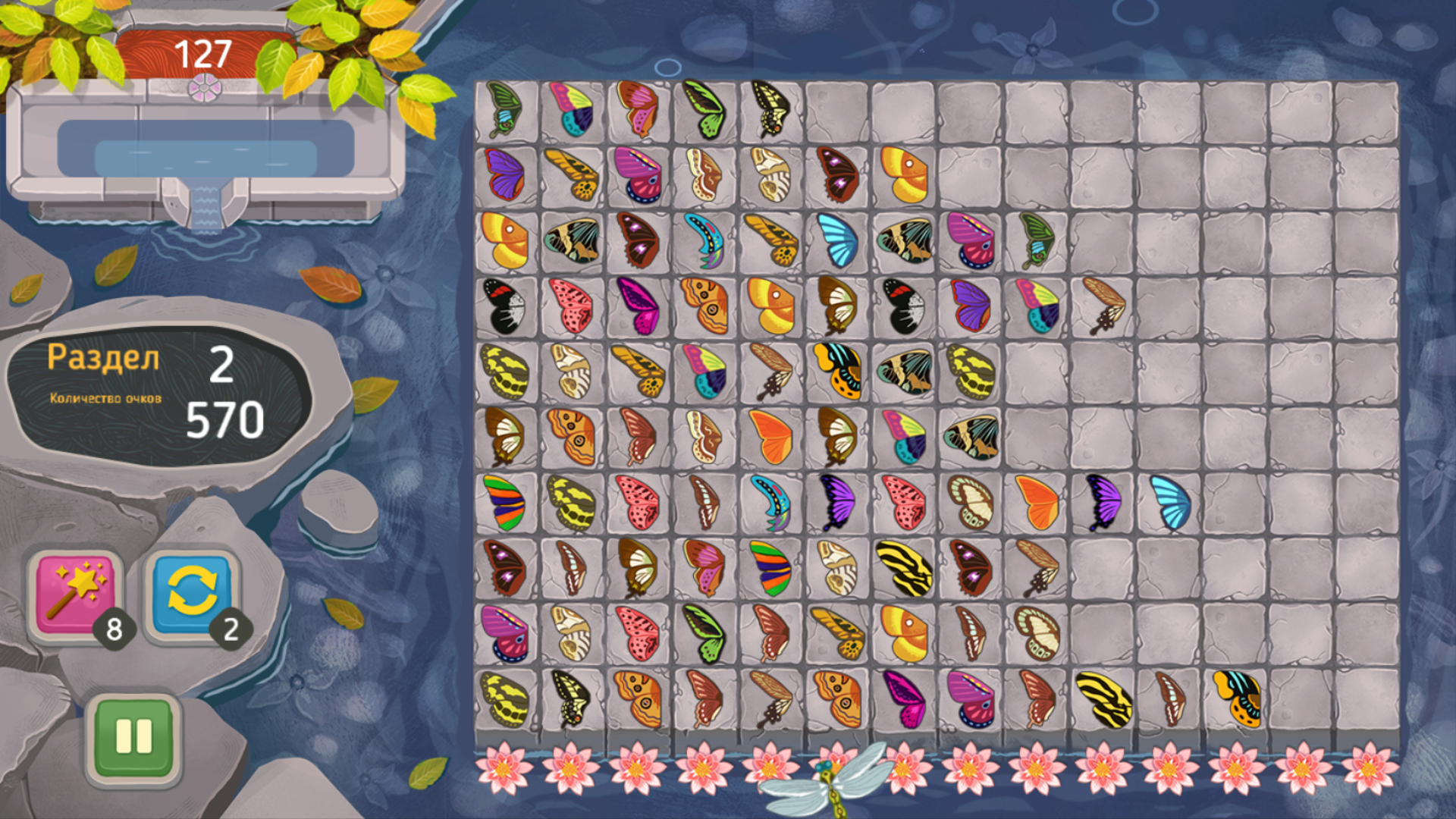Click the green butterfly tile in top-left corner
The height and width of the screenshot is (819, 1456).
click(x=504, y=106)
